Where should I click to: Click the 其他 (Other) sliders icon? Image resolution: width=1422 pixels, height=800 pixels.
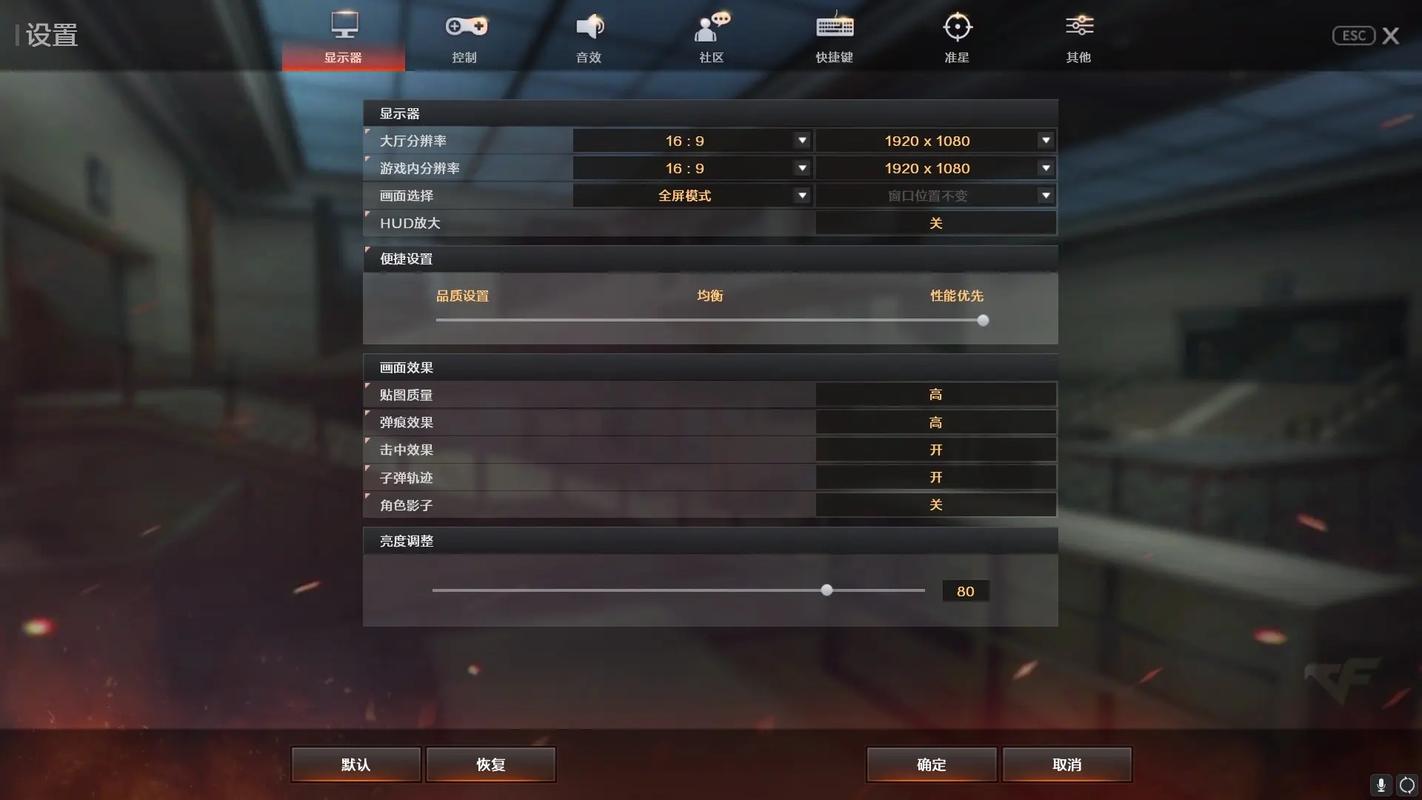[1078, 27]
